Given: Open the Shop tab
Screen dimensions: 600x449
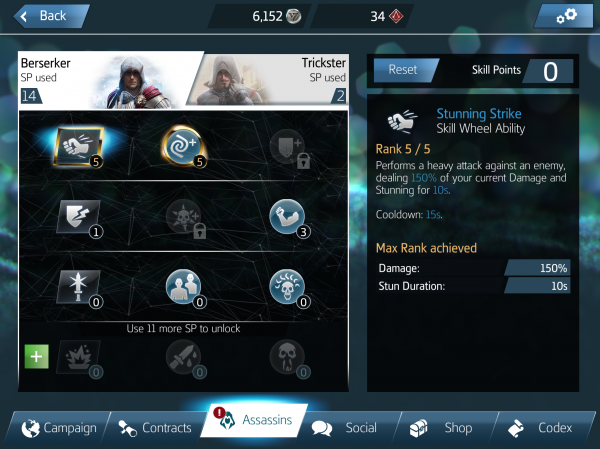Looking at the screenshot, I should (x=445, y=428).
